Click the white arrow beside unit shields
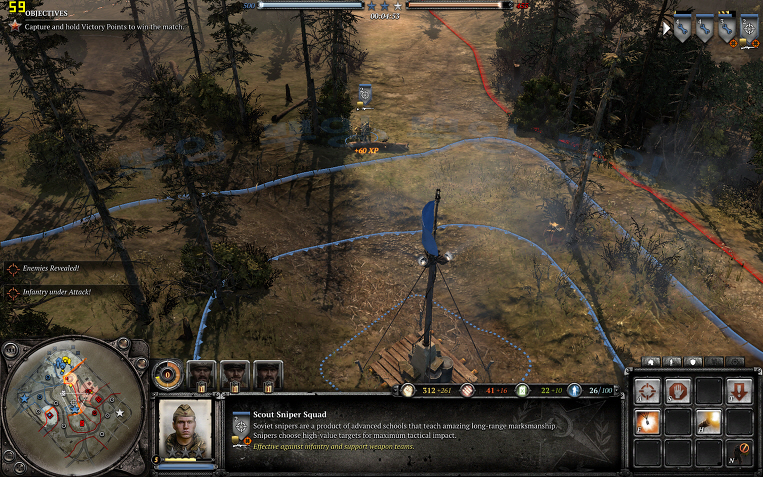Viewport: 767px width, 478px height. pos(667,29)
